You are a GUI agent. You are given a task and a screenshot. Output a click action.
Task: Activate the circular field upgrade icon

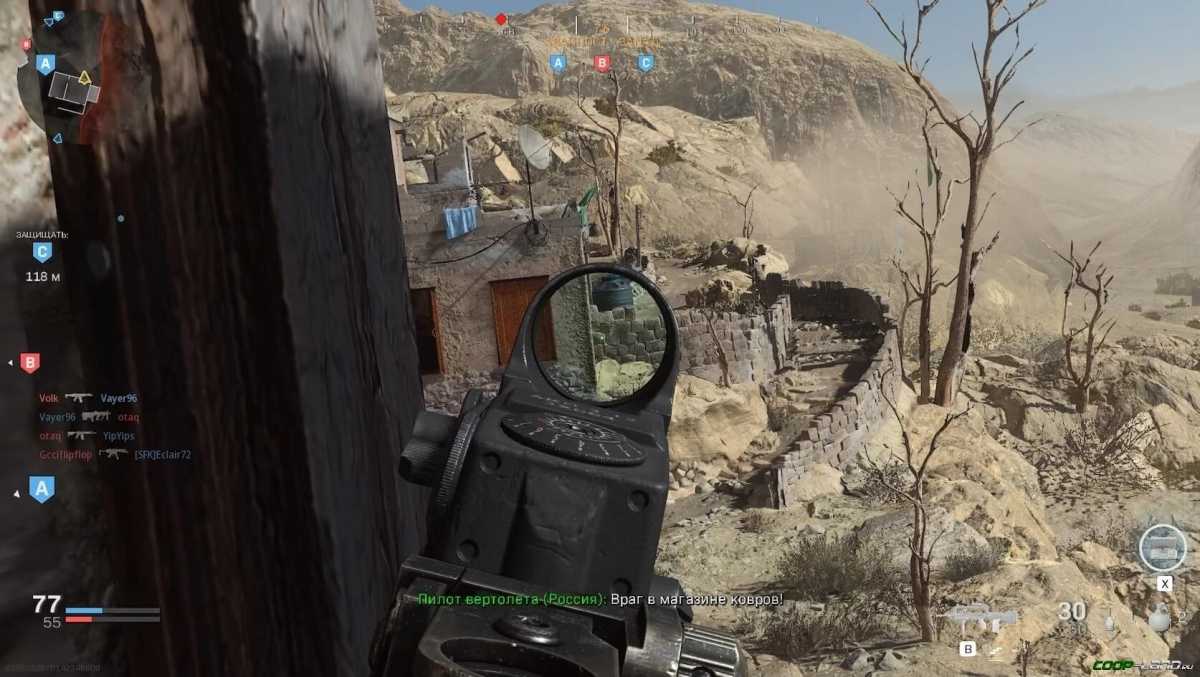(x=1162, y=548)
